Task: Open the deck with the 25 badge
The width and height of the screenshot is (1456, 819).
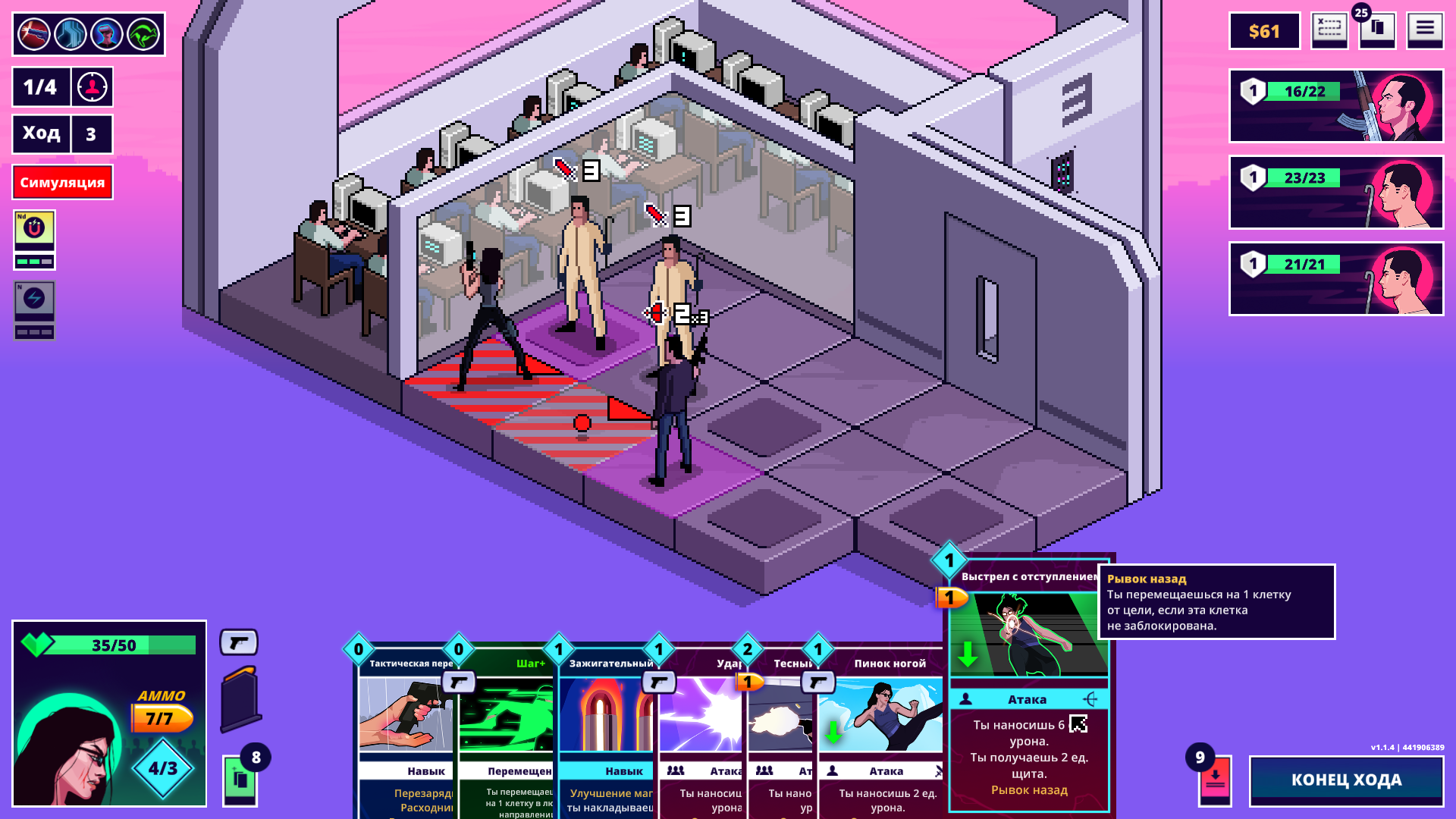Action: [x=1376, y=30]
